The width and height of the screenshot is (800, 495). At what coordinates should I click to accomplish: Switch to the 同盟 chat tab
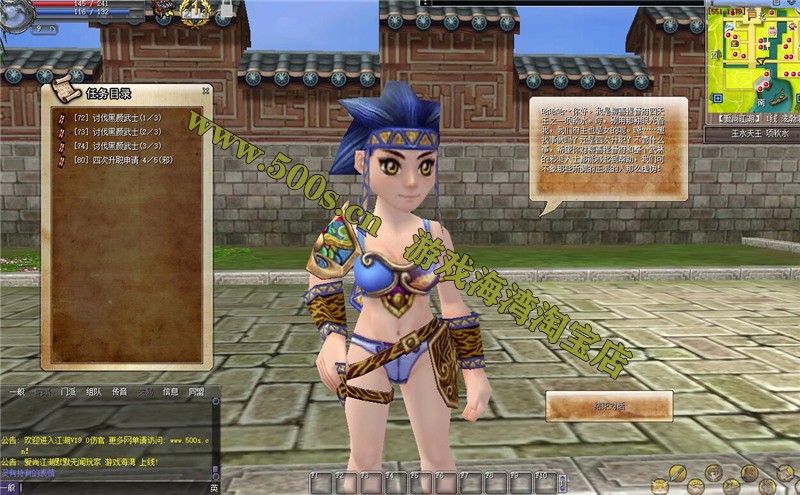196,392
